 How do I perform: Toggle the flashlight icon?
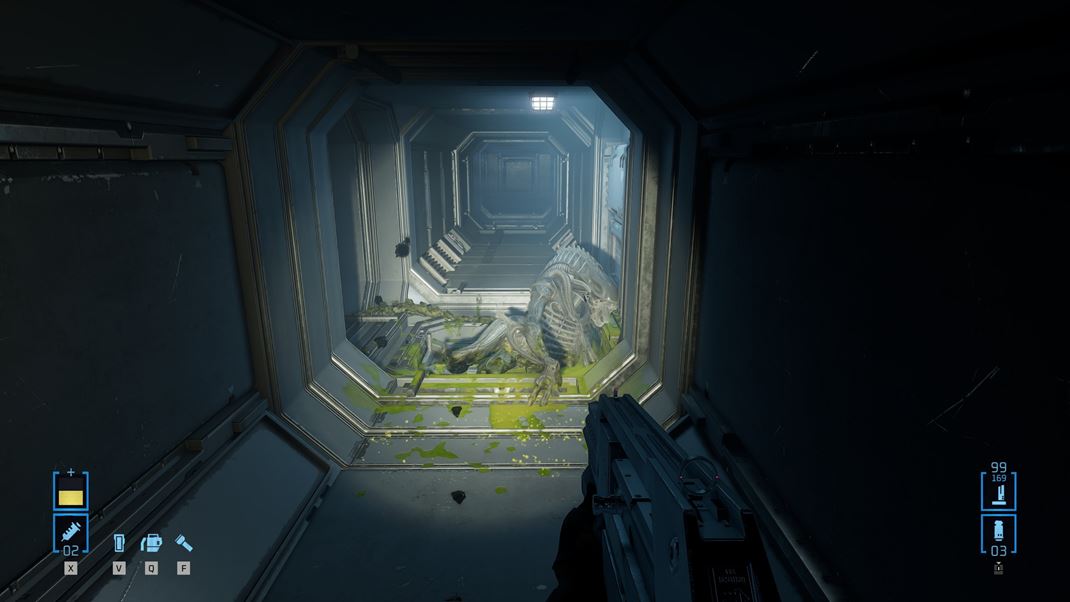pyautogui.click(x=183, y=543)
